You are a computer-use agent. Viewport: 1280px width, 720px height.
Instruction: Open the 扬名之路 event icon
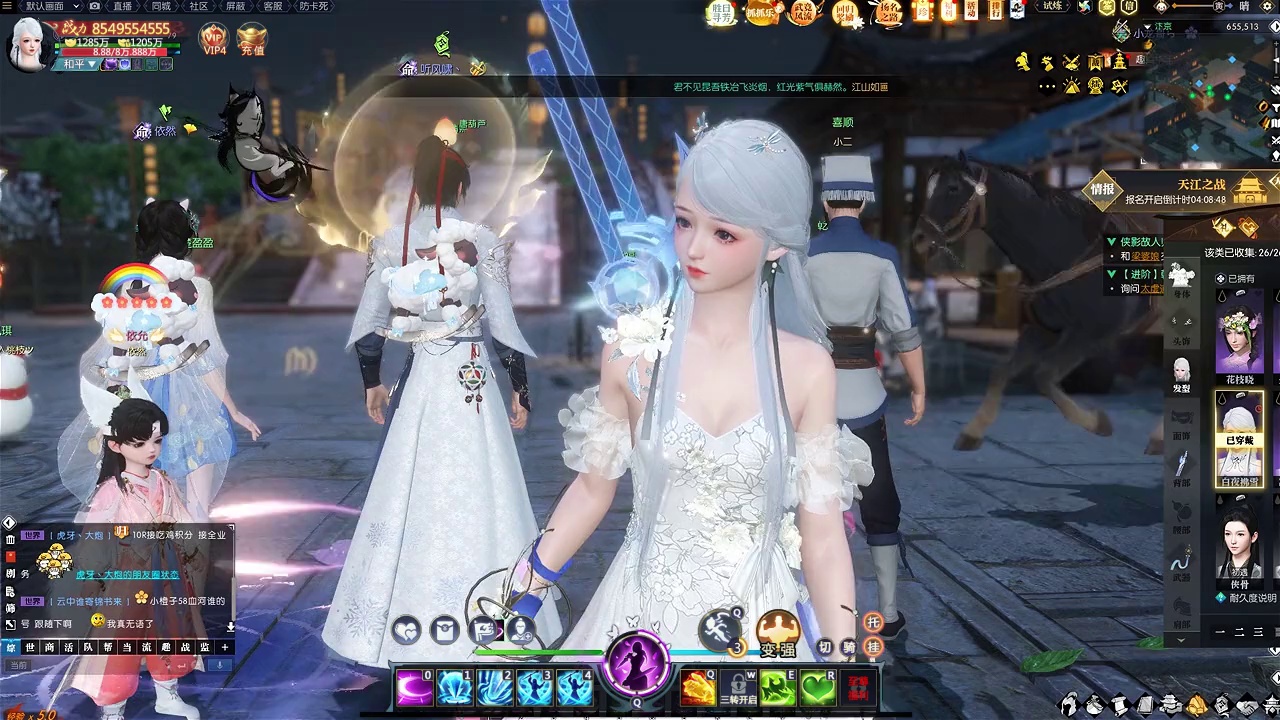pos(888,12)
